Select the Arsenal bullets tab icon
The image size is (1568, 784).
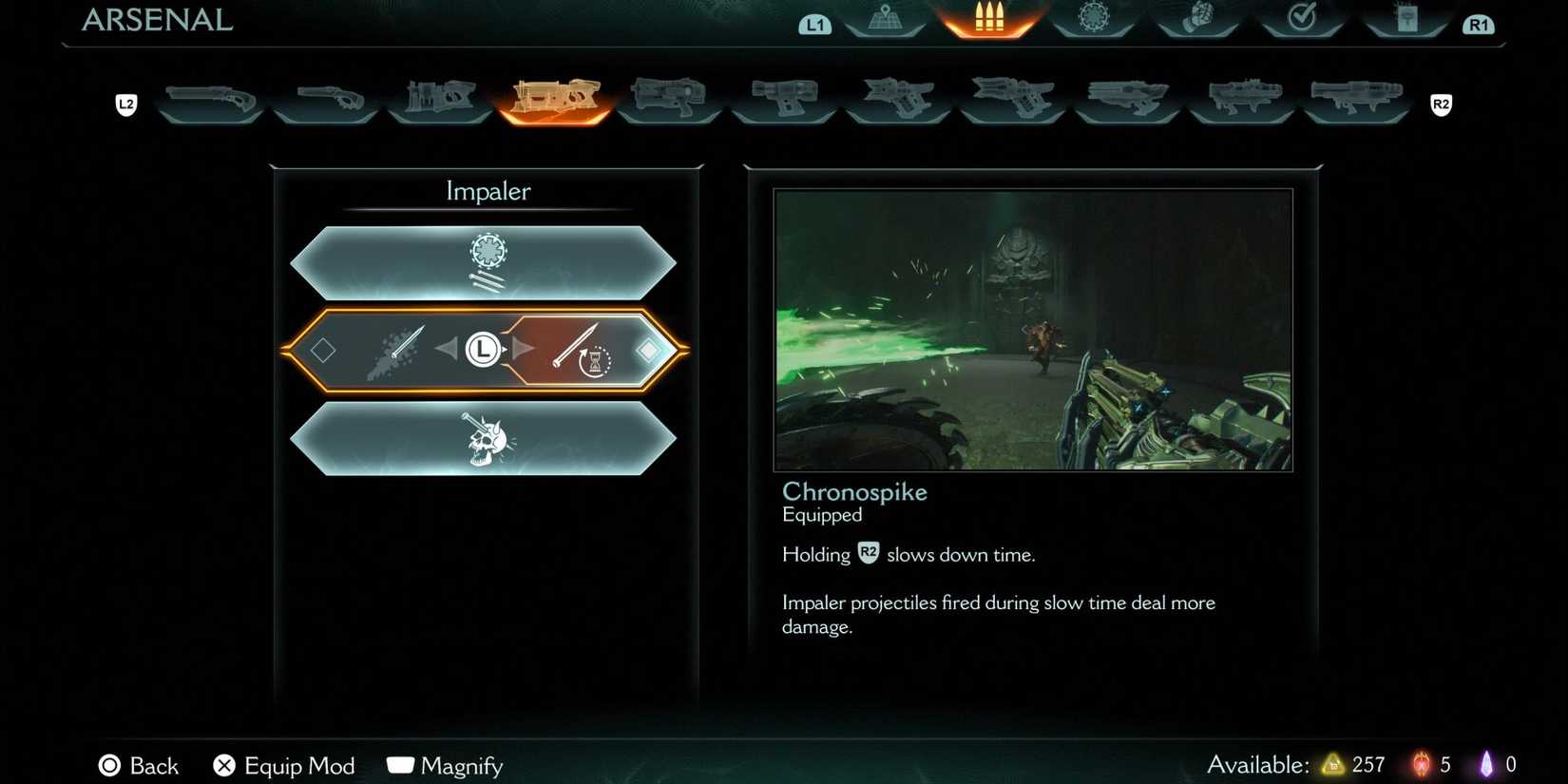tap(988, 17)
